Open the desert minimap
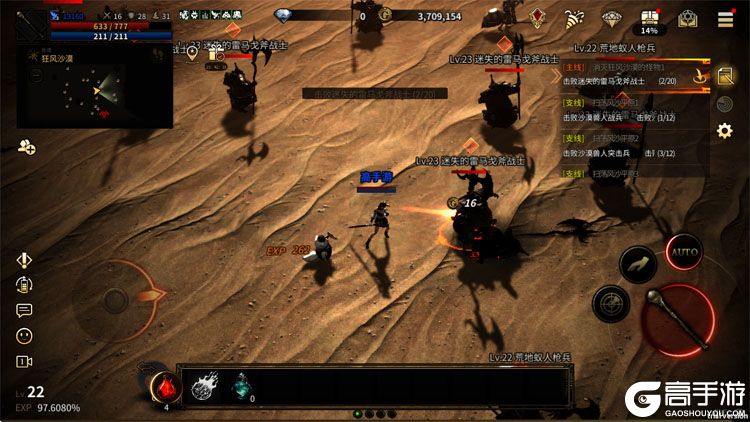The height and width of the screenshot is (422, 750). coord(94,90)
